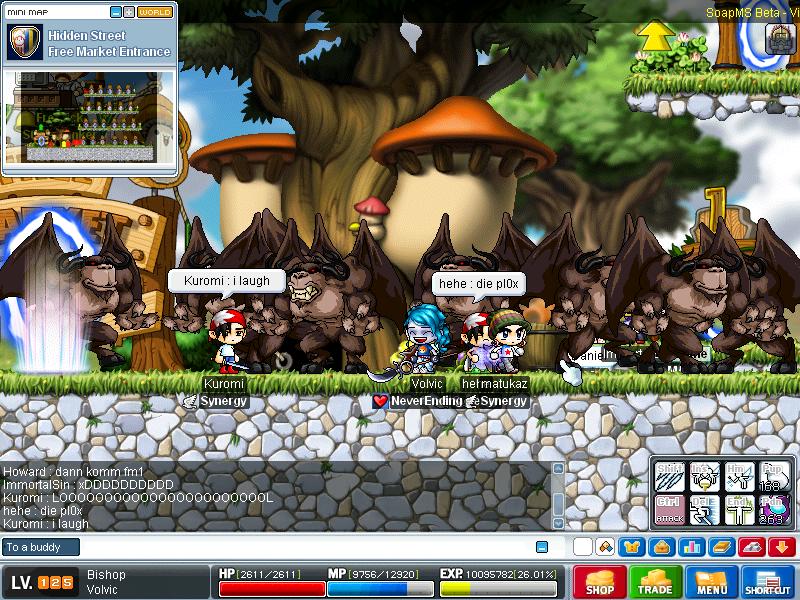Open the equipment shirt icon button
The height and width of the screenshot is (600, 800).
(630, 547)
